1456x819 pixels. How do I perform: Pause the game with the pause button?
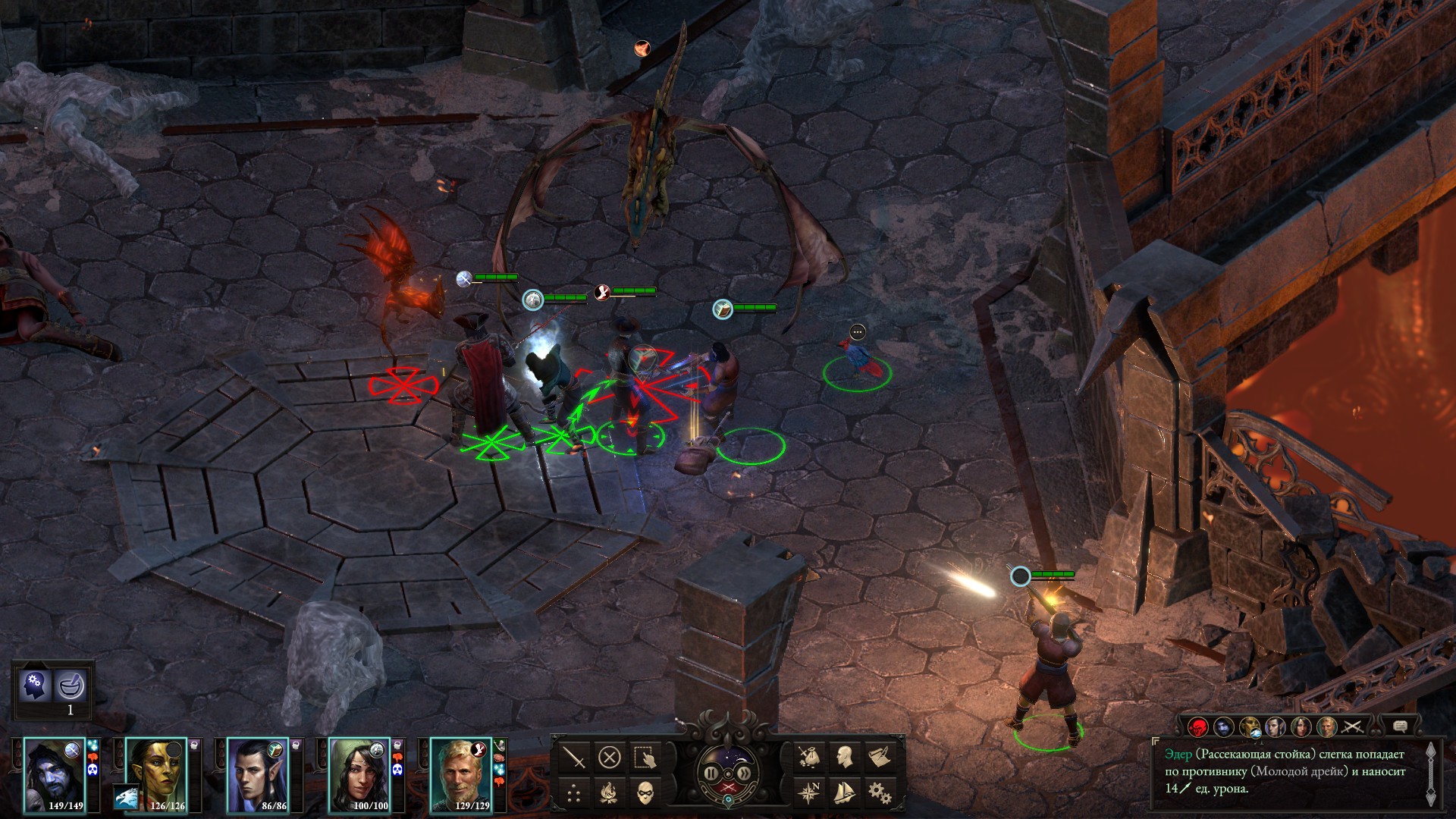[x=711, y=773]
